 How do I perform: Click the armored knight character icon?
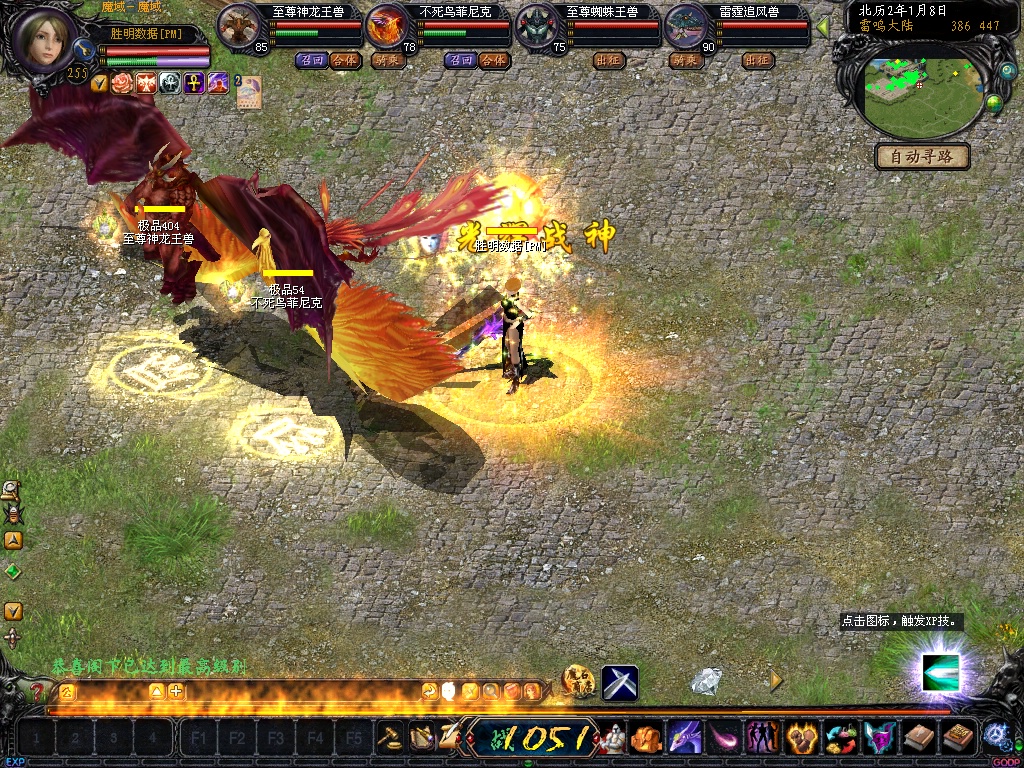click(611, 738)
